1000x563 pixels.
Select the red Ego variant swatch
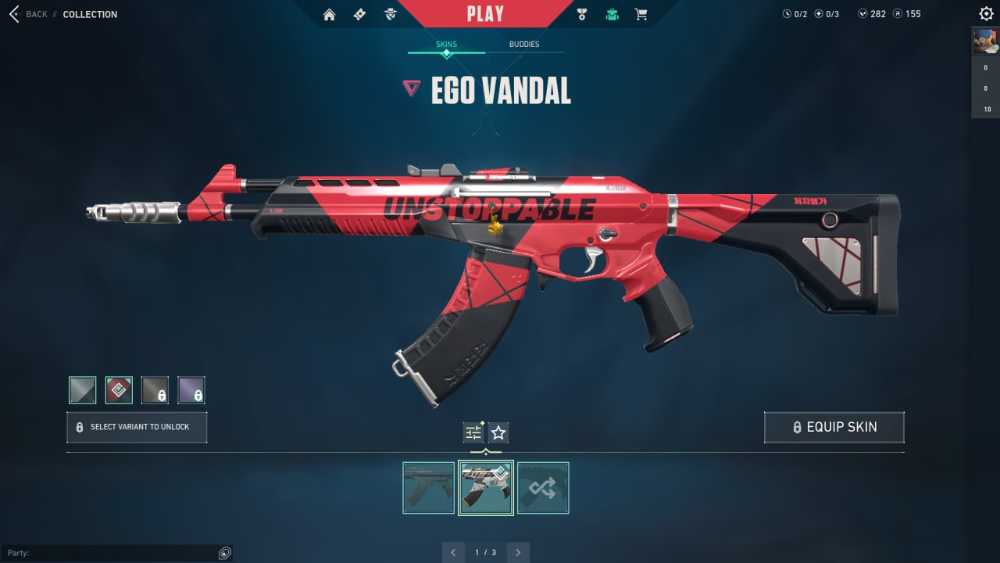coord(119,390)
